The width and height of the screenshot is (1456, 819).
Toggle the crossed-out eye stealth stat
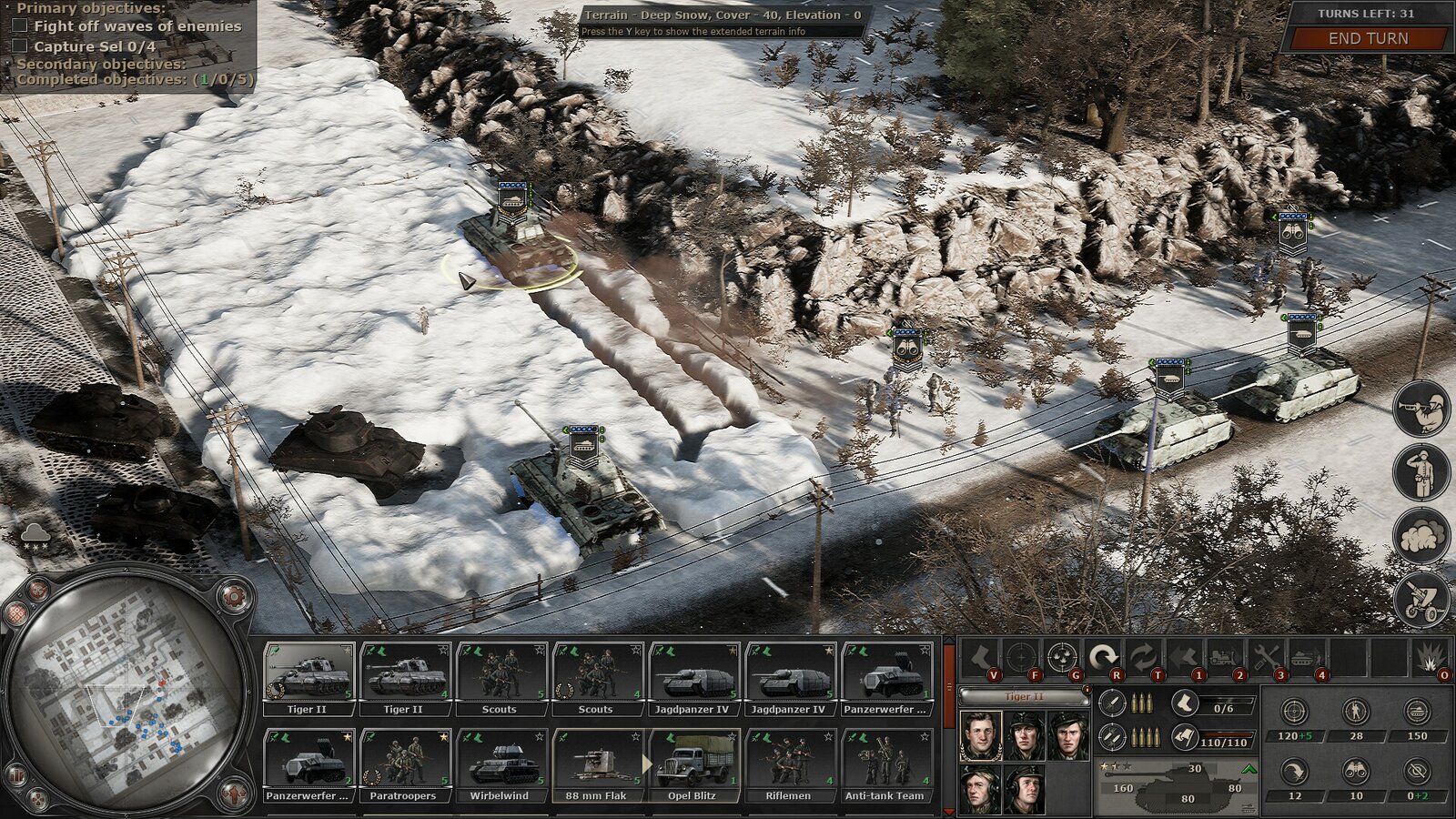[x=1417, y=771]
